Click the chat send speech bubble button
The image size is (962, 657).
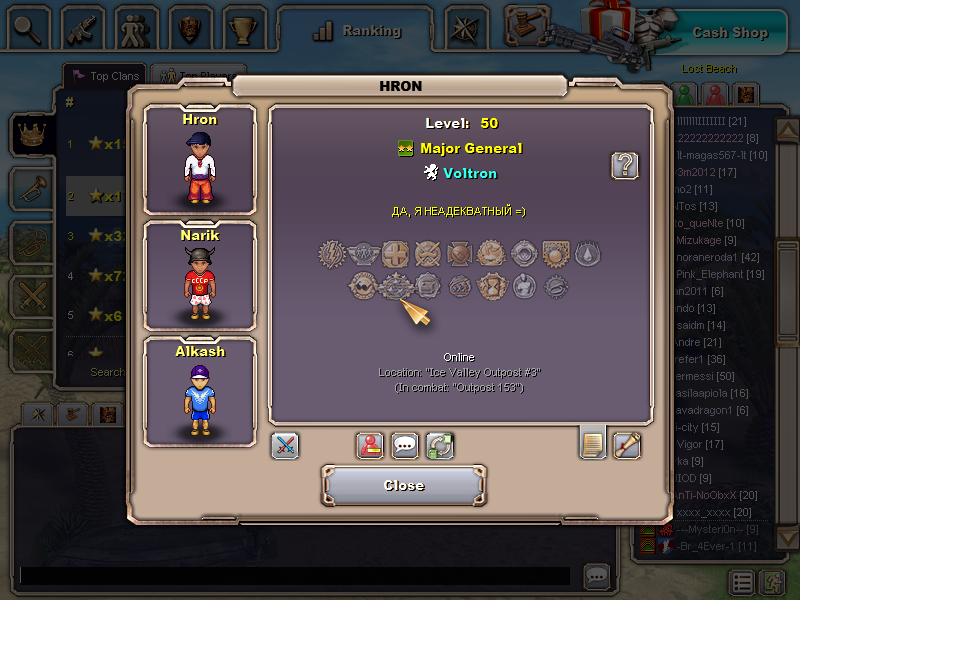point(597,577)
